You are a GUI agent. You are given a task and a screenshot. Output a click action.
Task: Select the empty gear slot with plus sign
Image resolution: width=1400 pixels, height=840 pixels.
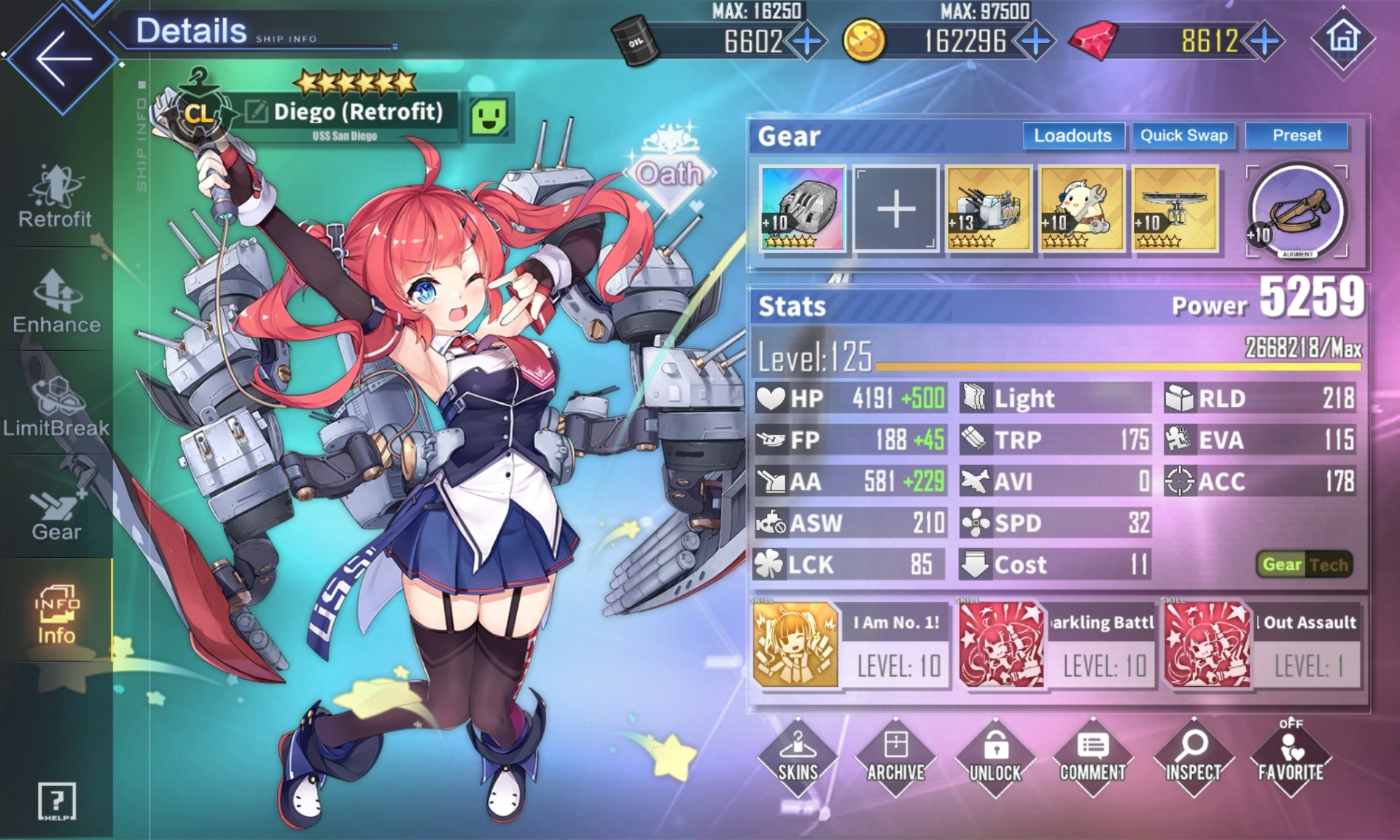coord(895,209)
